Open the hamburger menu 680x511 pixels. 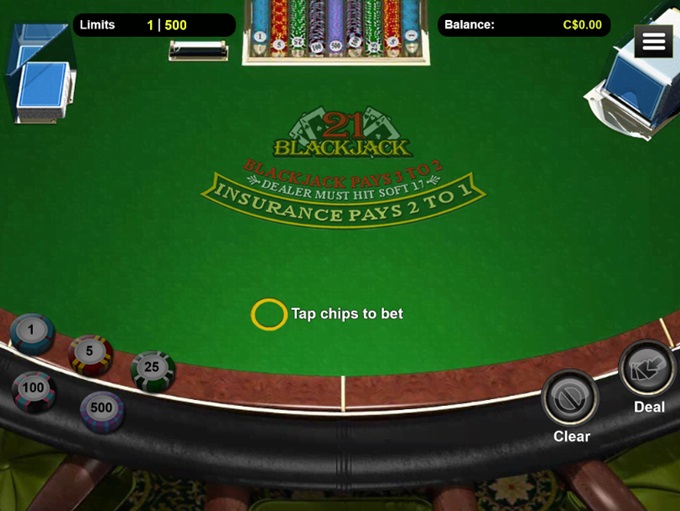[655, 41]
